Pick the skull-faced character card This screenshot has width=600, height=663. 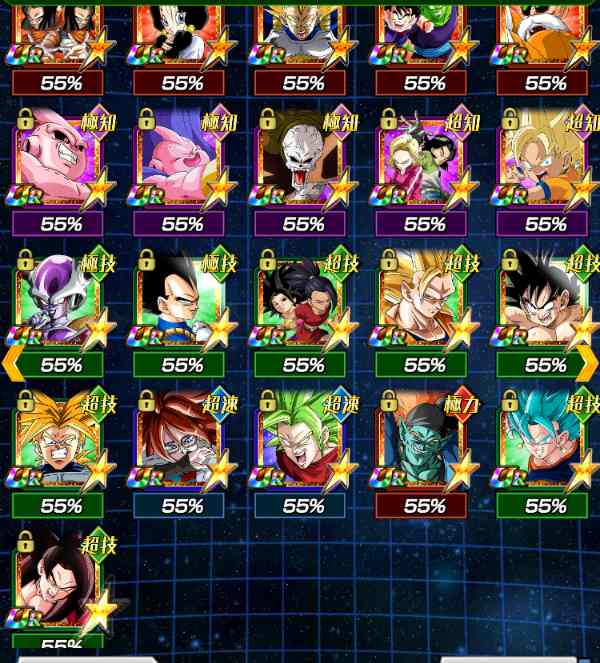pos(303,160)
